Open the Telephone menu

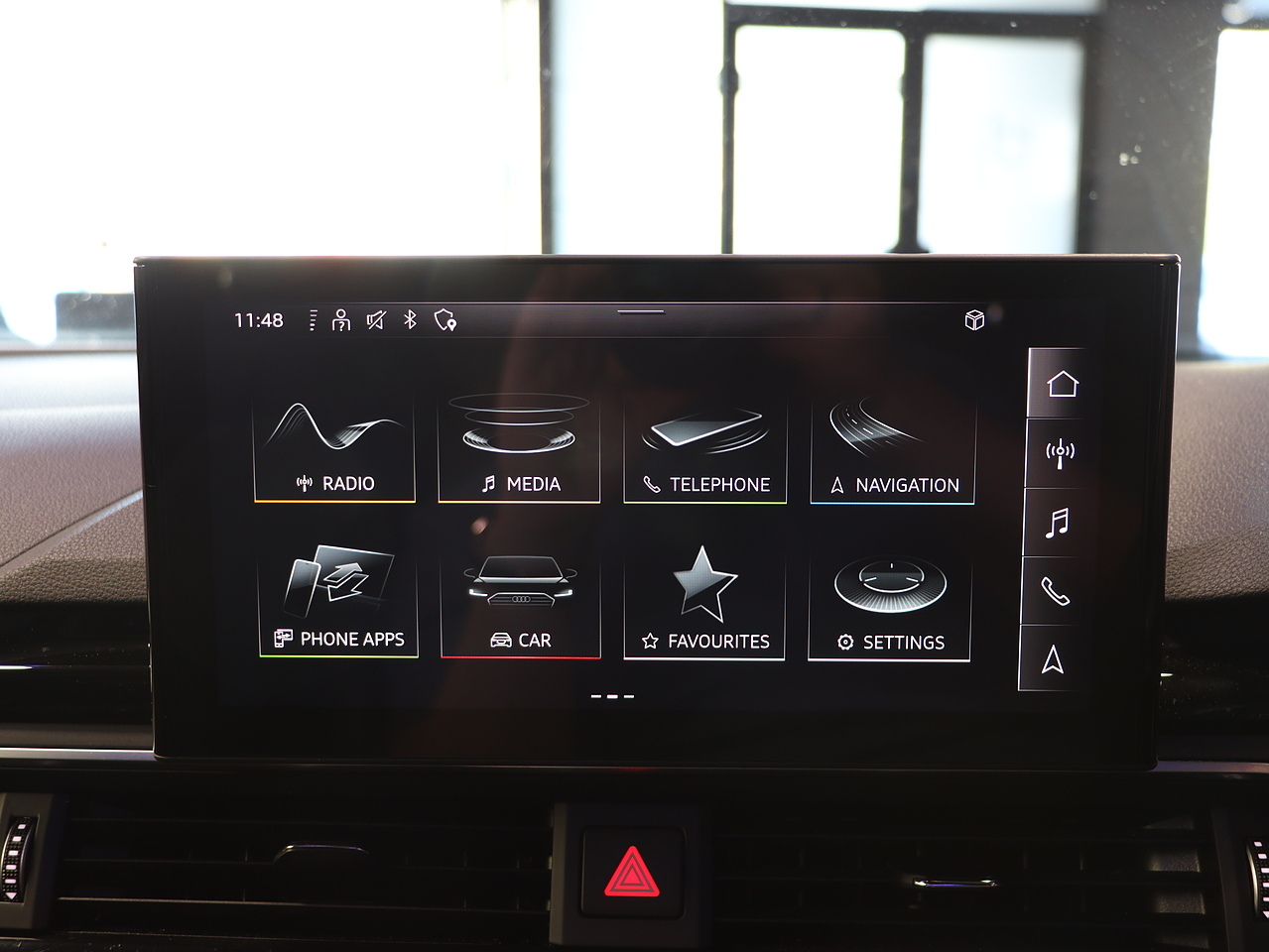[x=704, y=449]
